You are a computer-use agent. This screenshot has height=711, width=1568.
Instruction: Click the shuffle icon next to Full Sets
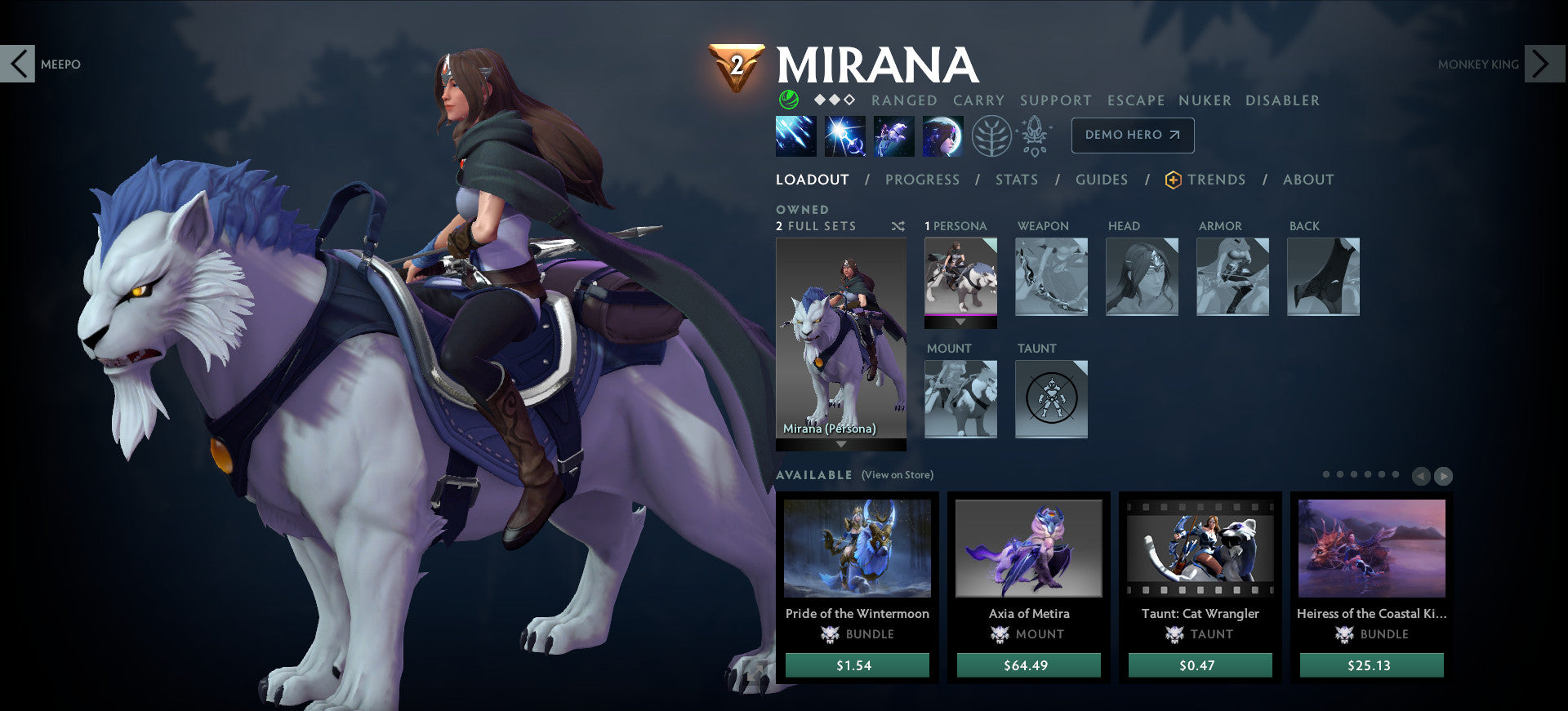coord(898,227)
